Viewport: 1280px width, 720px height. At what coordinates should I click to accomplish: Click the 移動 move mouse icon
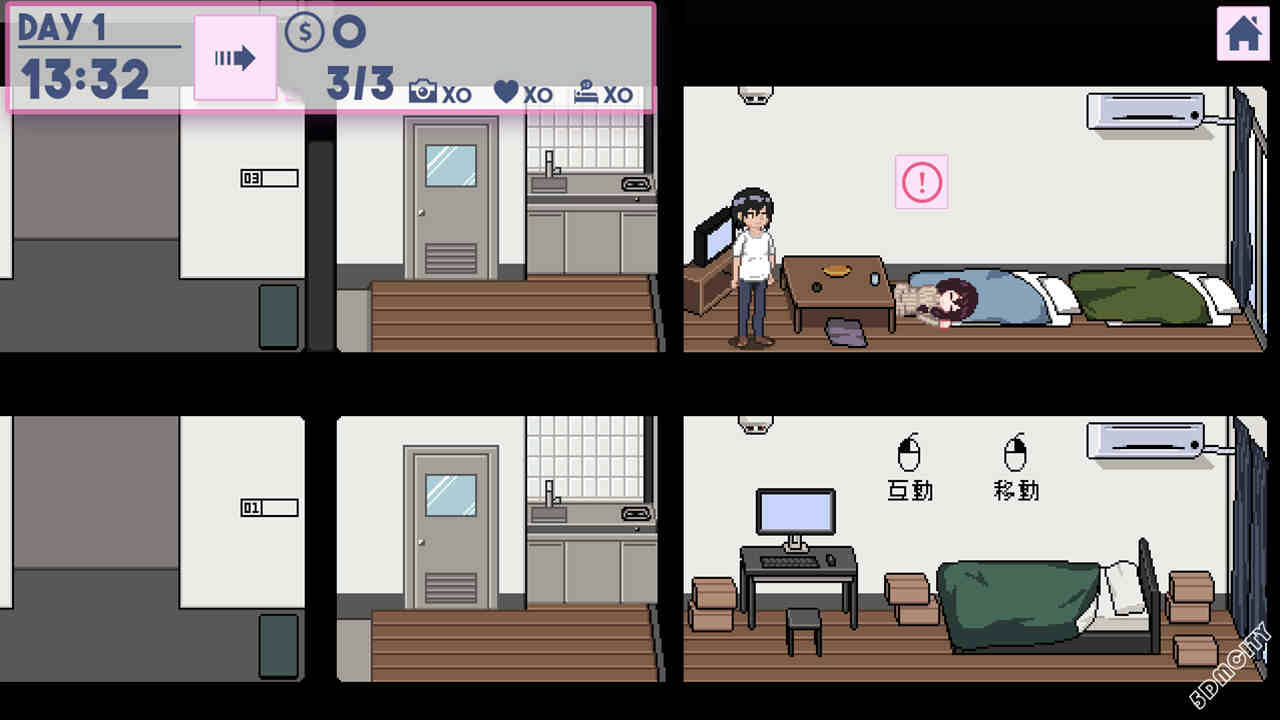1013,458
